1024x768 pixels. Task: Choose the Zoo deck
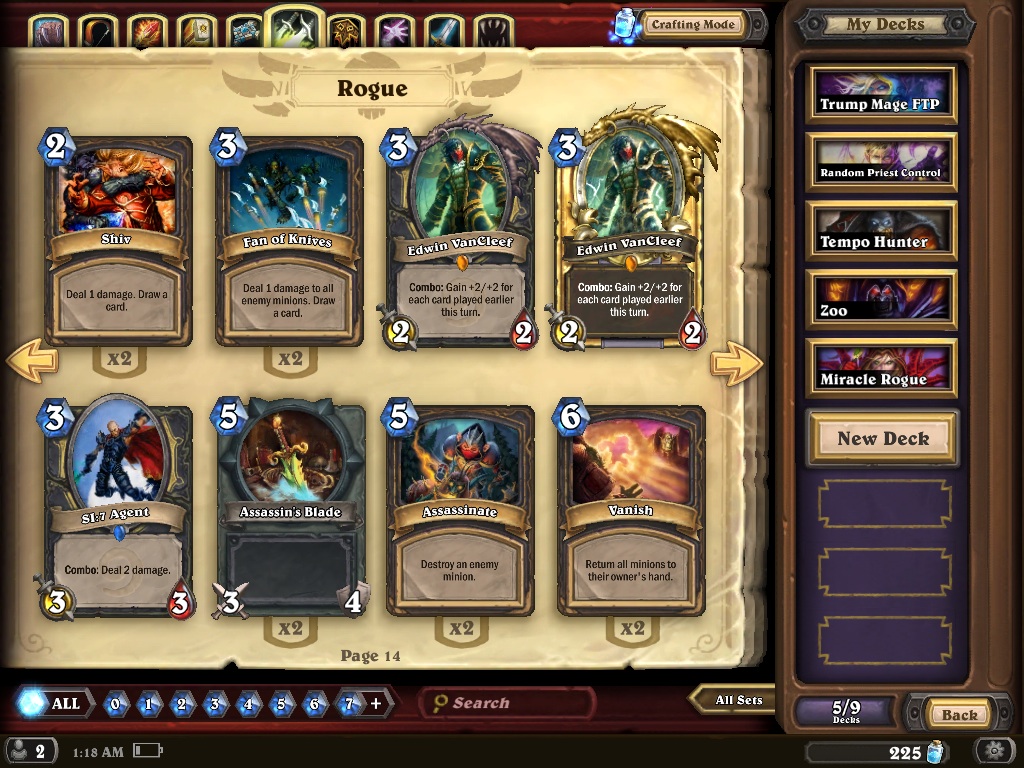pos(881,300)
